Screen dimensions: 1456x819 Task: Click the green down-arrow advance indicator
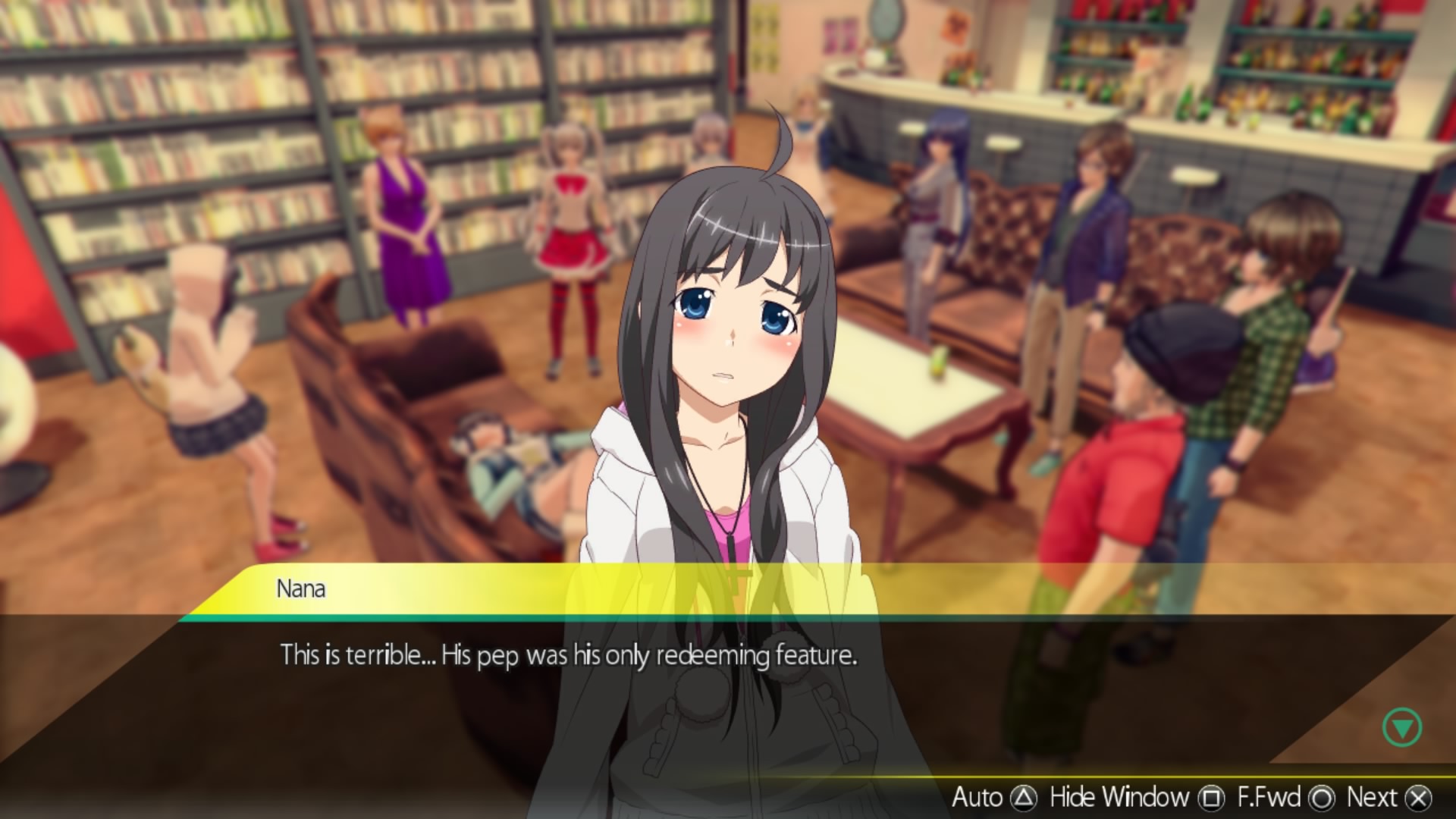pyautogui.click(x=1401, y=728)
